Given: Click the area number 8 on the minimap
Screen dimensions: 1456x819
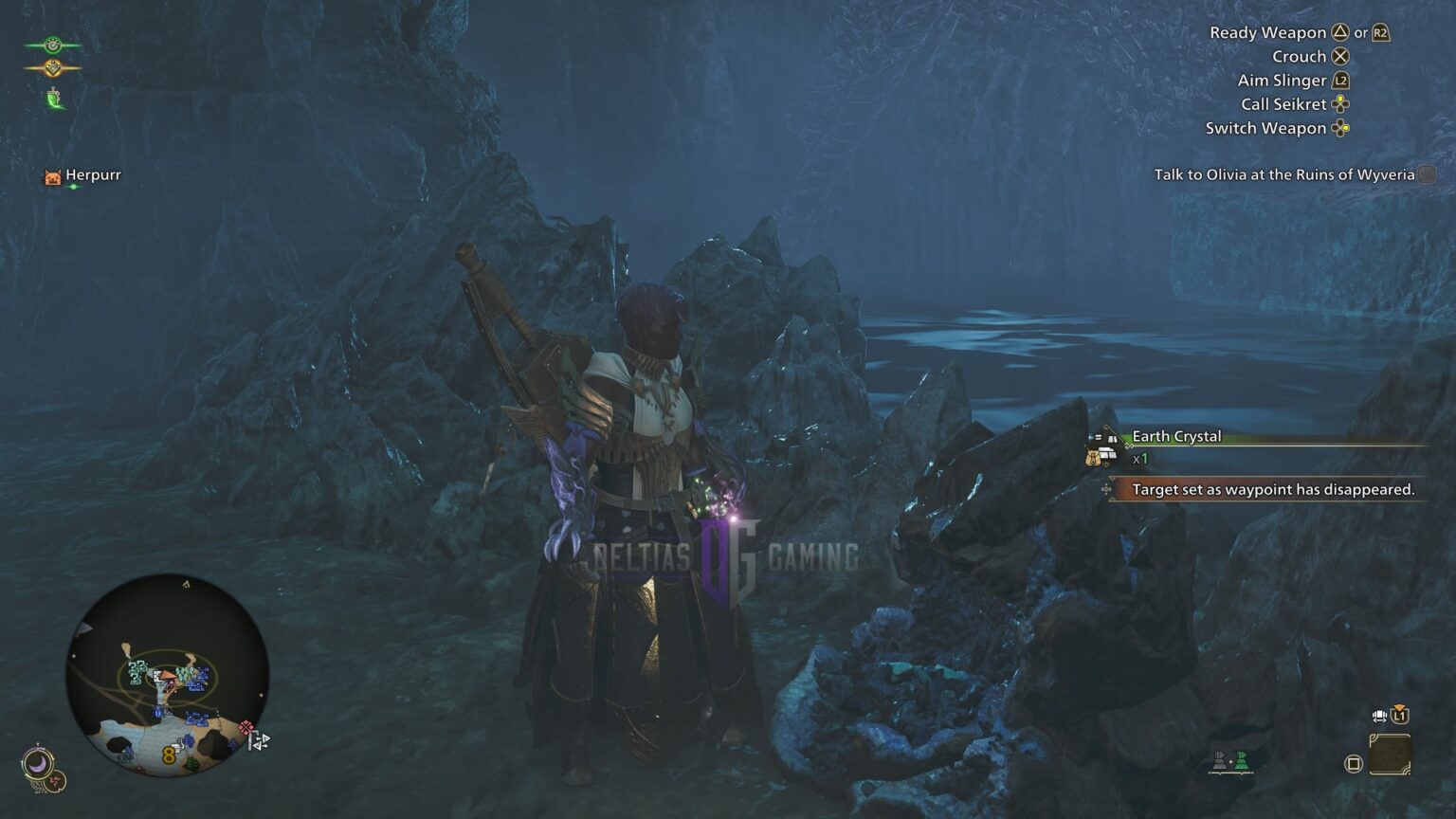Looking at the screenshot, I should point(167,753).
